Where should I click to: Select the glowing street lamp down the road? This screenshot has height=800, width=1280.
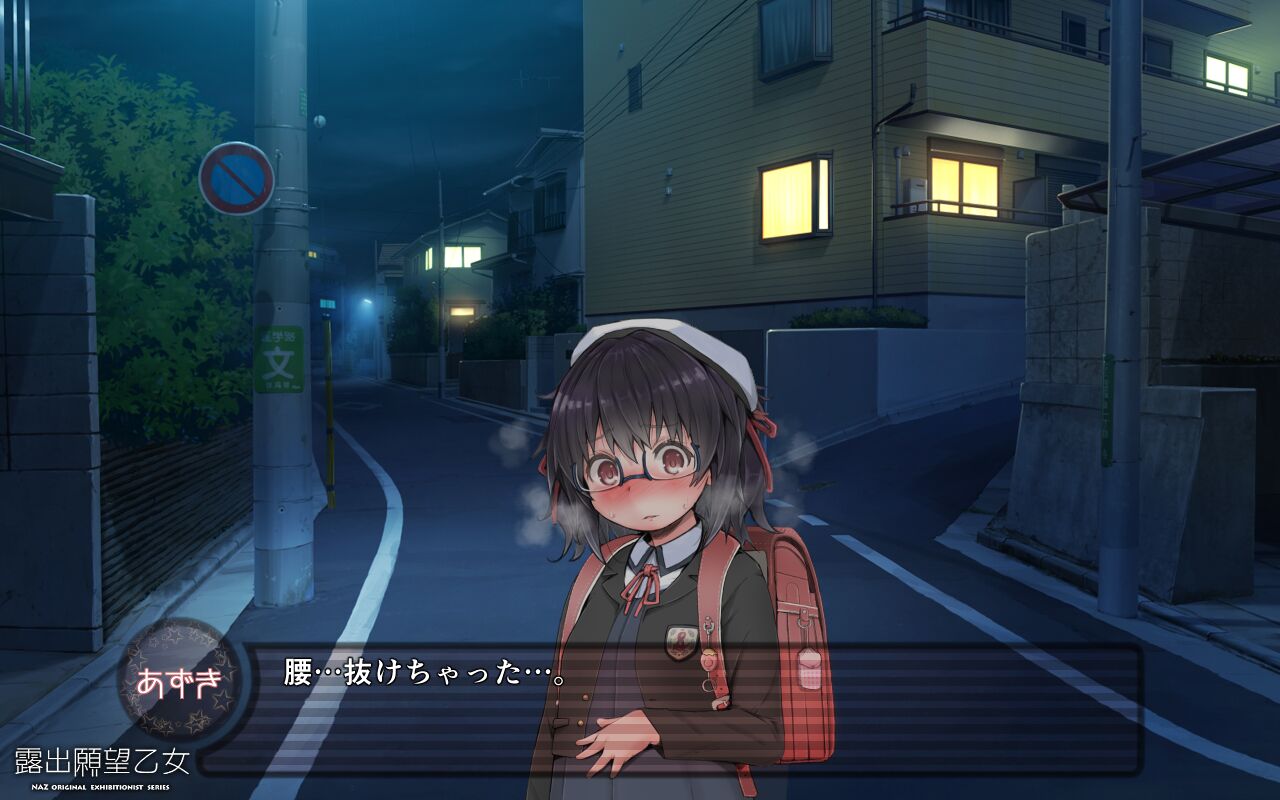pos(369,300)
